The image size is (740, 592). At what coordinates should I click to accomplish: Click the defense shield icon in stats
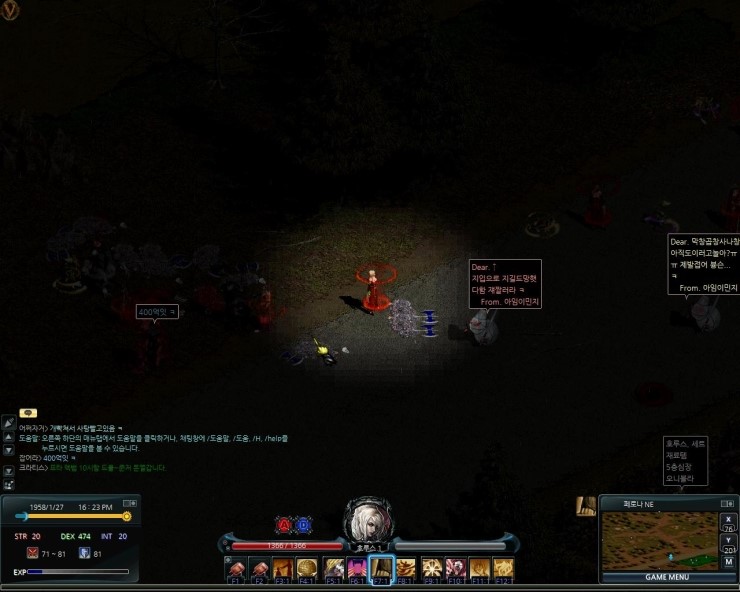(x=84, y=553)
